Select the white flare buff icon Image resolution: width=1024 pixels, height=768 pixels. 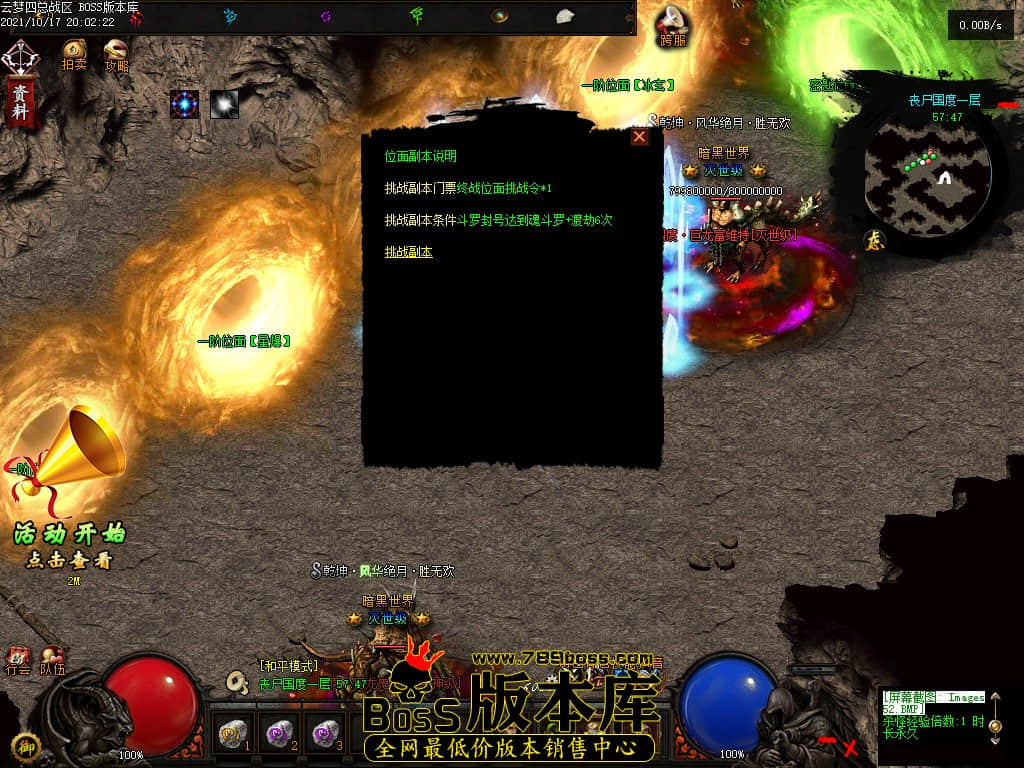pyautogui.click(x=224, y=104)
